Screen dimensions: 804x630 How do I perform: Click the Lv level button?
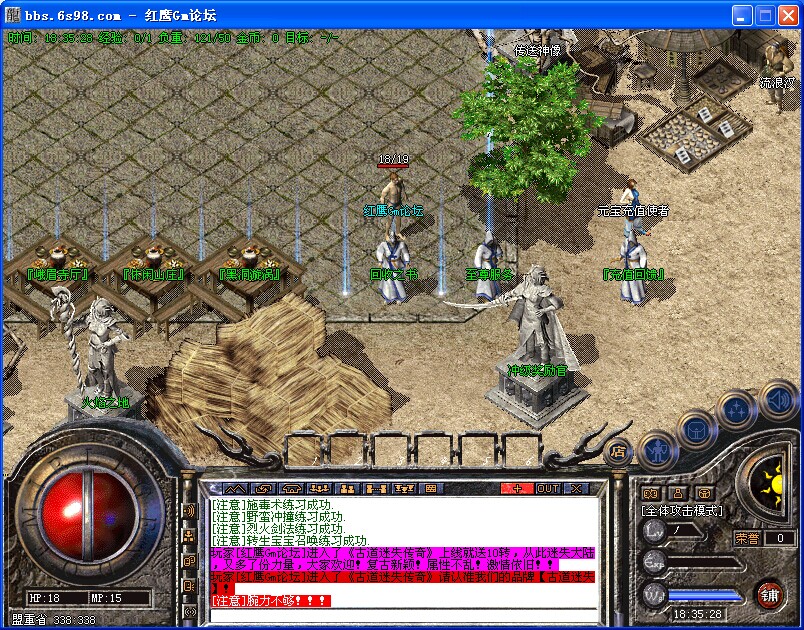[x=653, y=532]
